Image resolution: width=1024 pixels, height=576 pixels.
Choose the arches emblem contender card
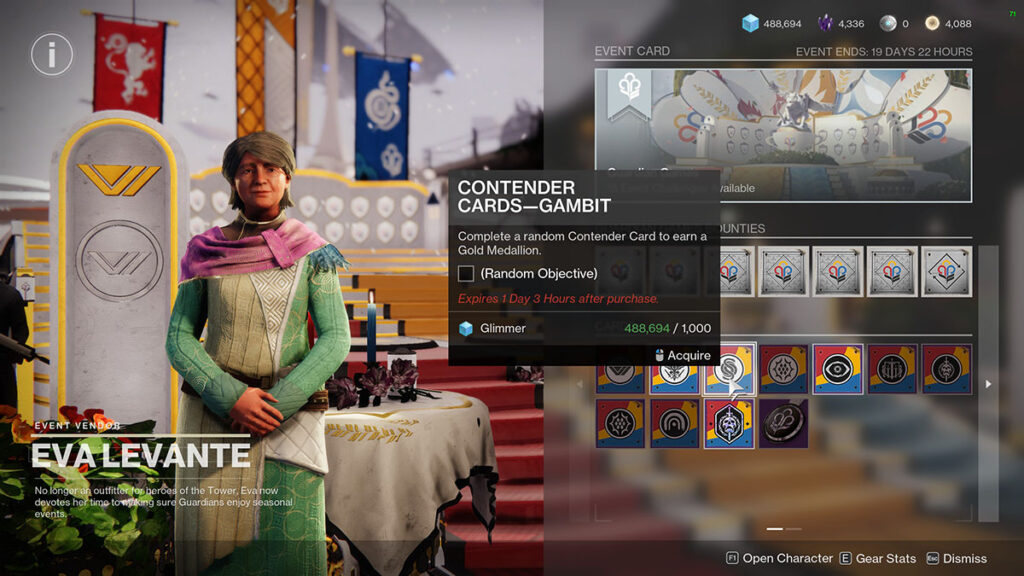click(x=675, y=423)
